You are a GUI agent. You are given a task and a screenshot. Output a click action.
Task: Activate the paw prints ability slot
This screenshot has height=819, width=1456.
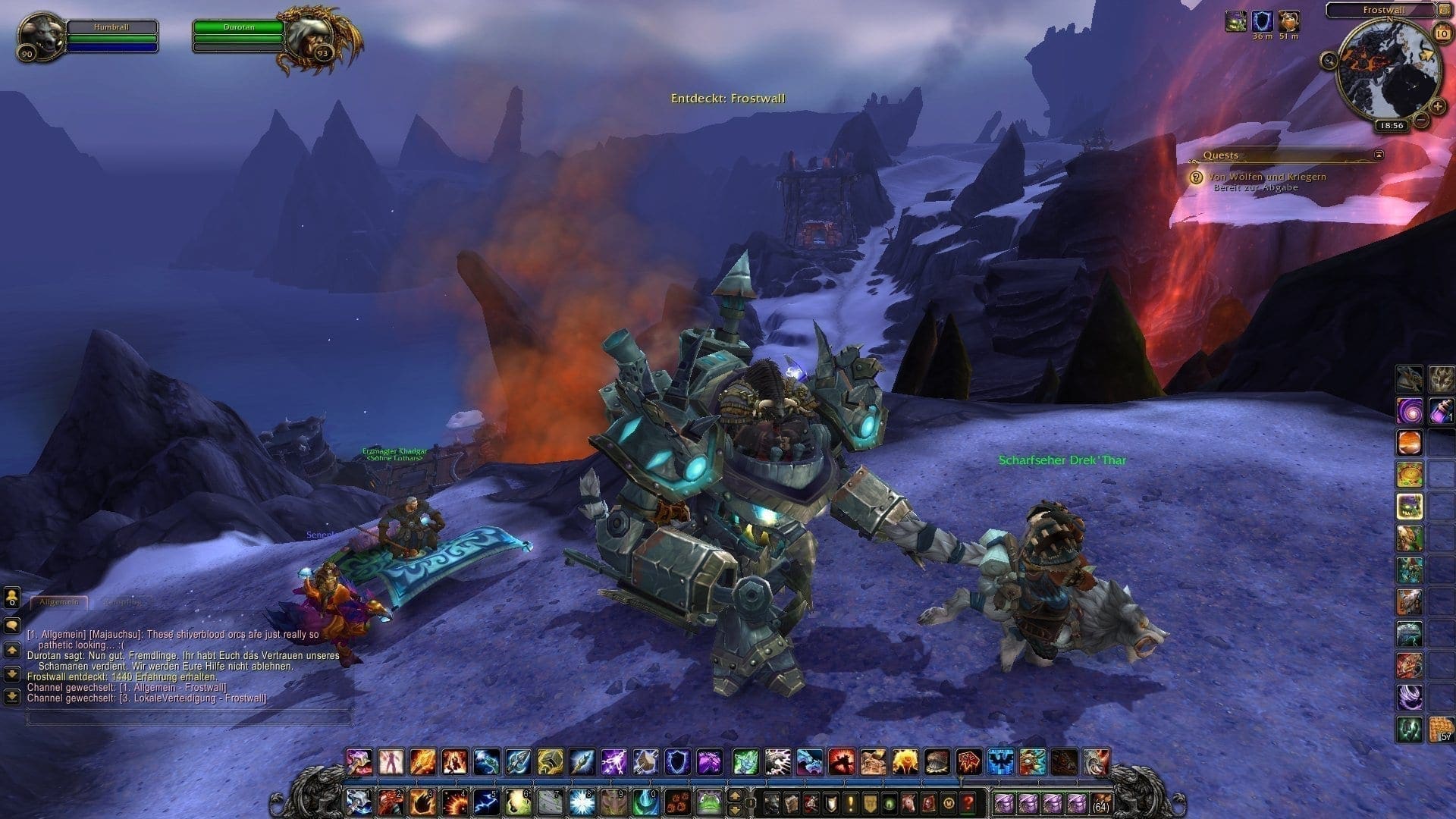679,801
